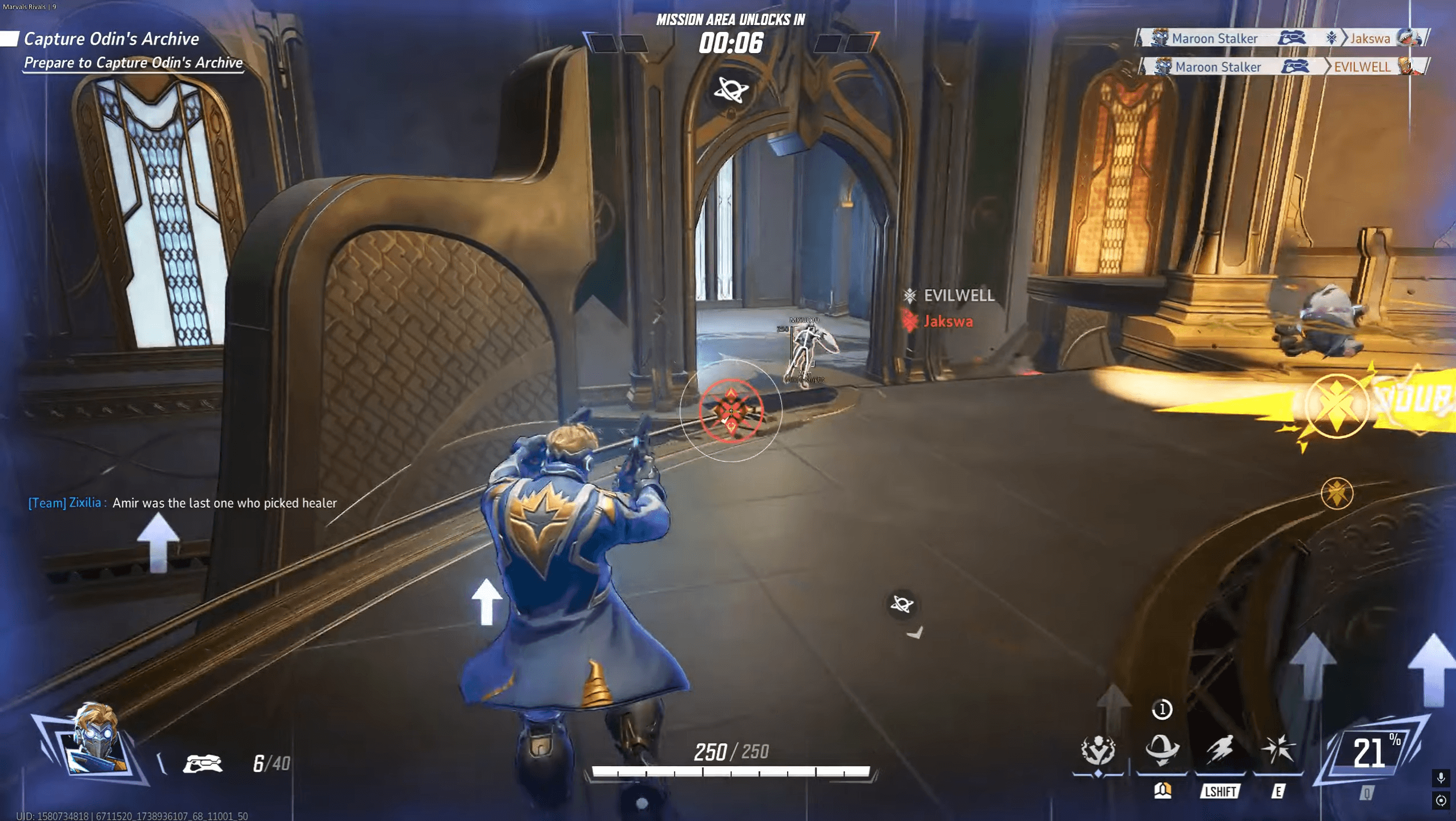
Task: Click the small gold crossed-blades marker
Action: point(1337,493)
